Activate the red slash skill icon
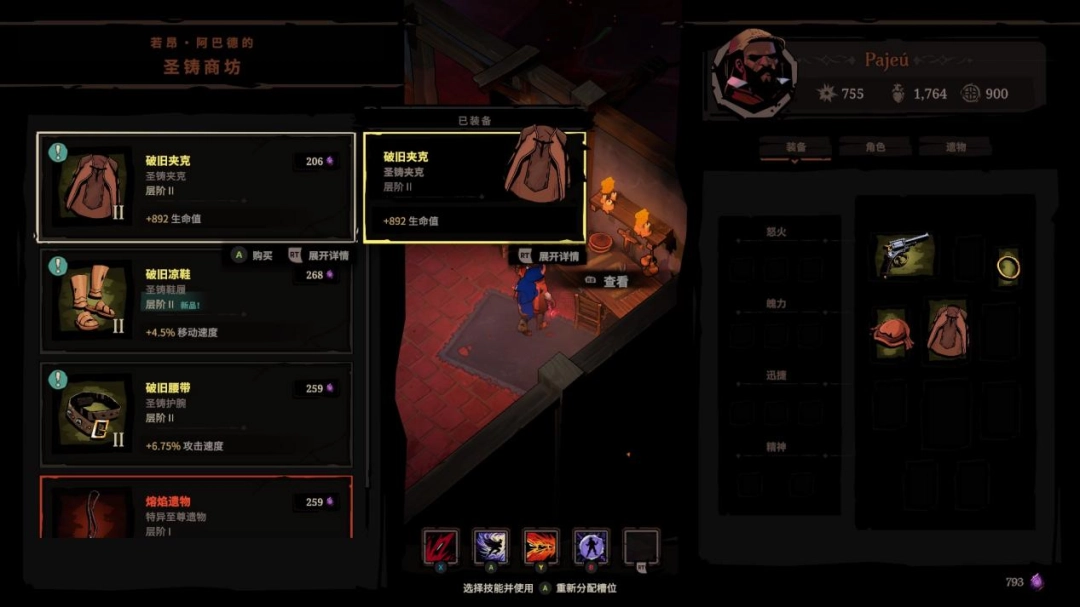This screenshot has width=1080, height=607. 440,546
